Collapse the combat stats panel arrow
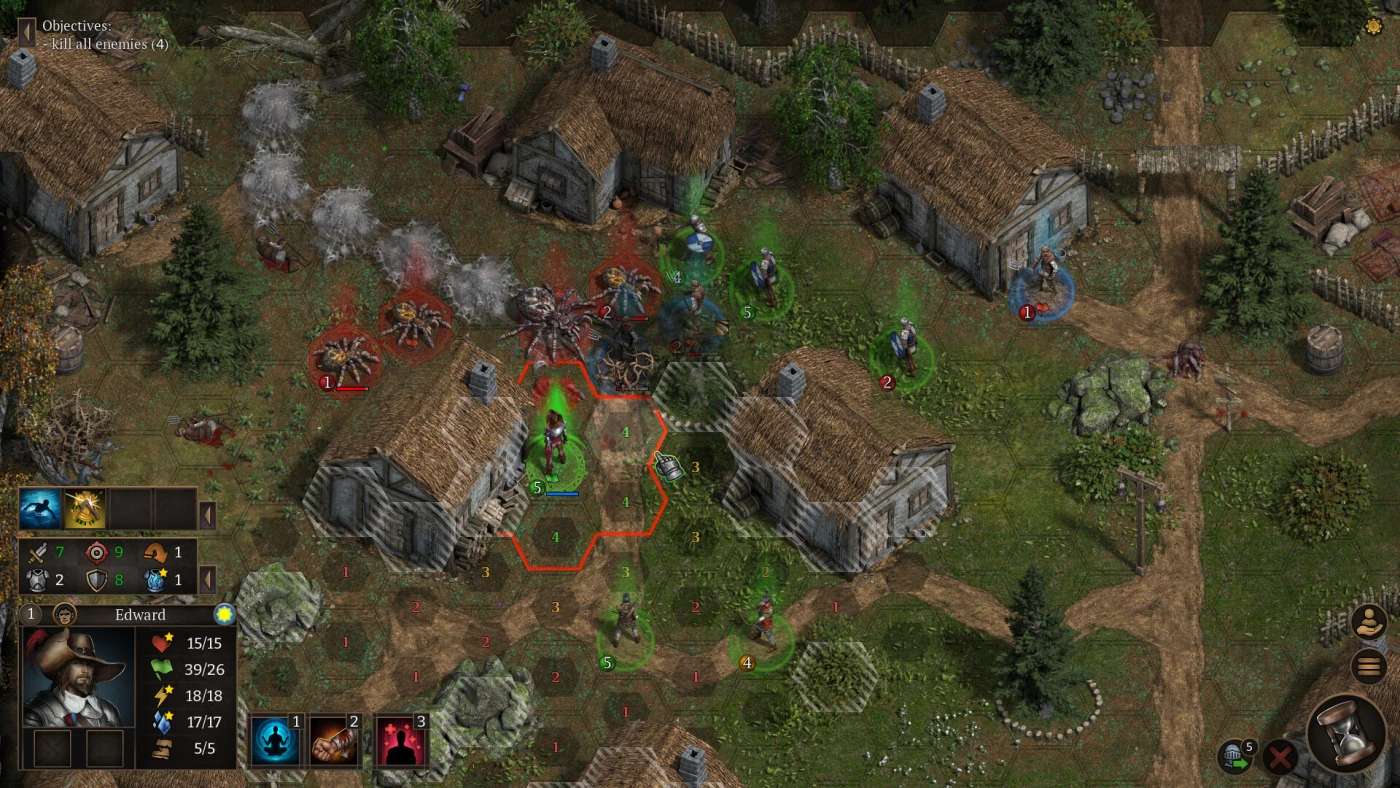 208,579
